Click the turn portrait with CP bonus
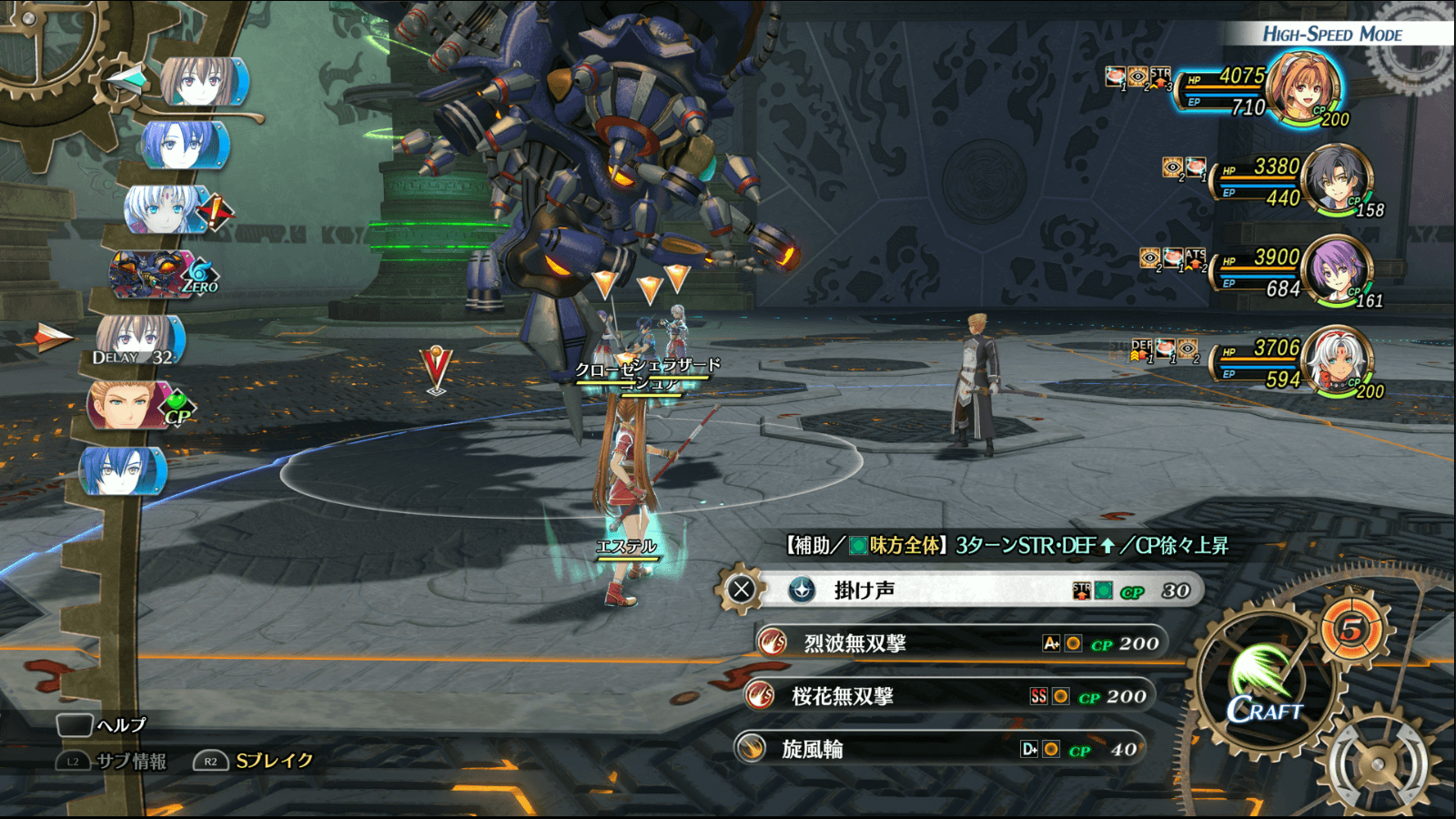This screenshot has height=819, width=1456. click(135, 405)
